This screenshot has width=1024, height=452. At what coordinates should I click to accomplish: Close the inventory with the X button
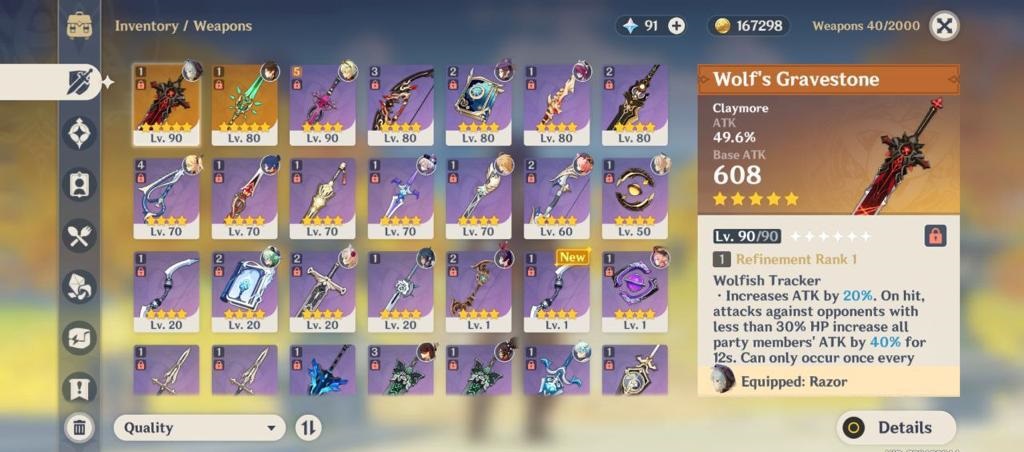[x=944, y=25]
